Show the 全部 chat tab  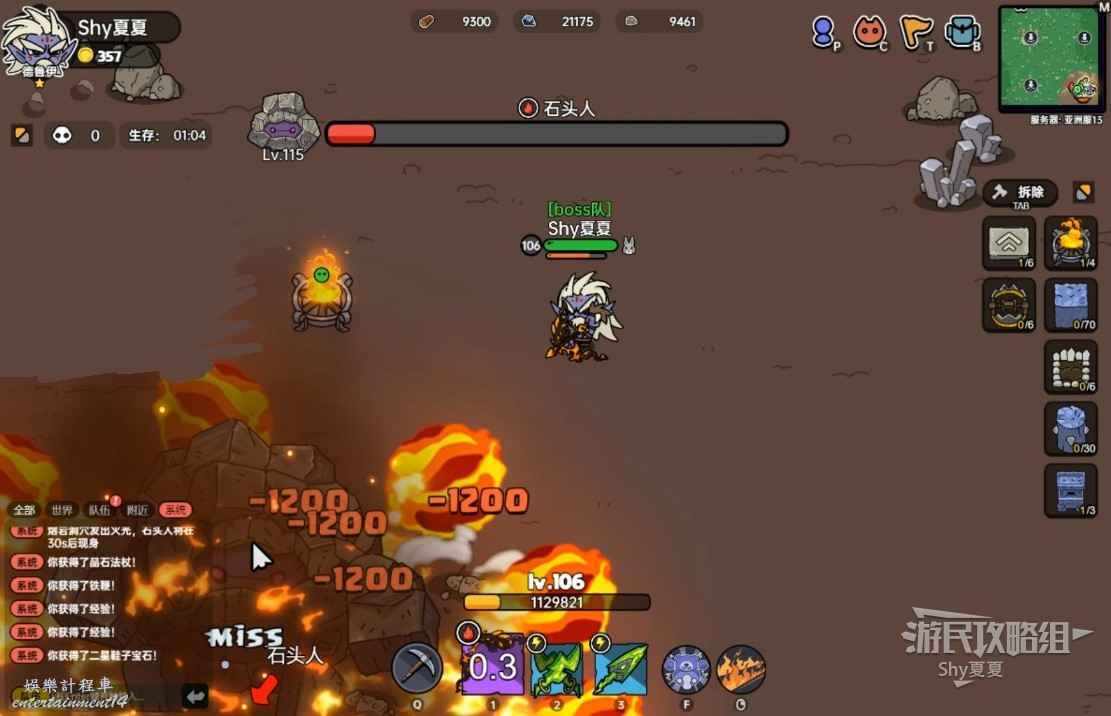tap(24, 510)
